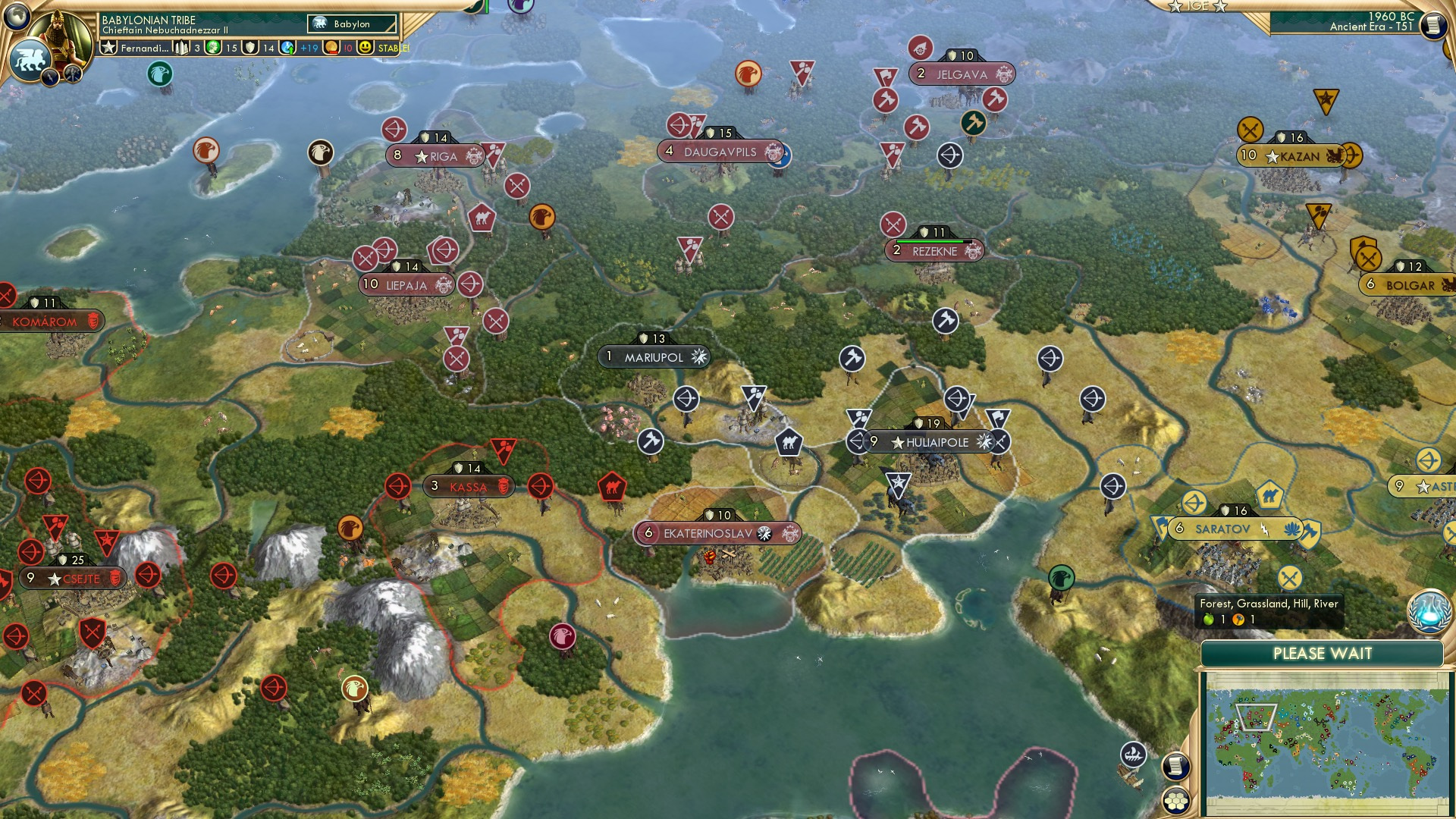Toggle the hex grid overlay button above the minimap

pos(1175,801)
